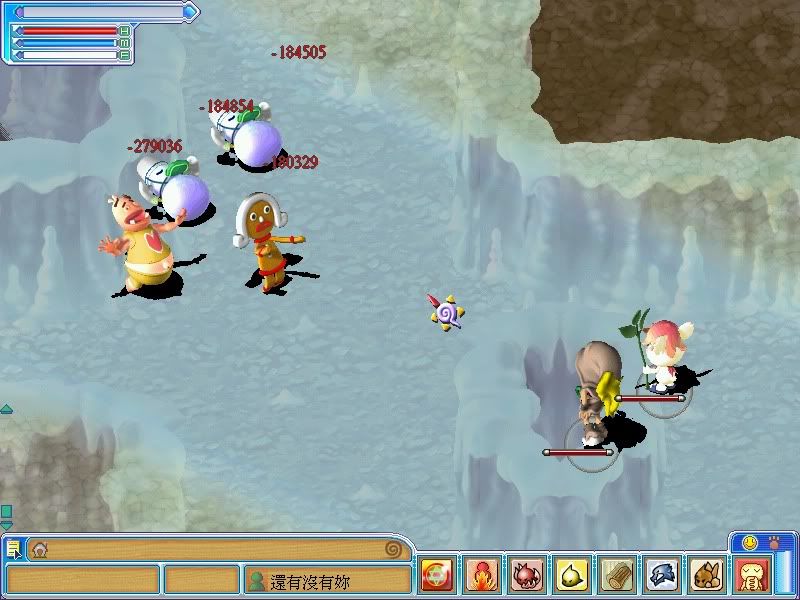Toggle the H button beside the red bar
The width and height of the screenshot is (800, 600).
(125, 31)
